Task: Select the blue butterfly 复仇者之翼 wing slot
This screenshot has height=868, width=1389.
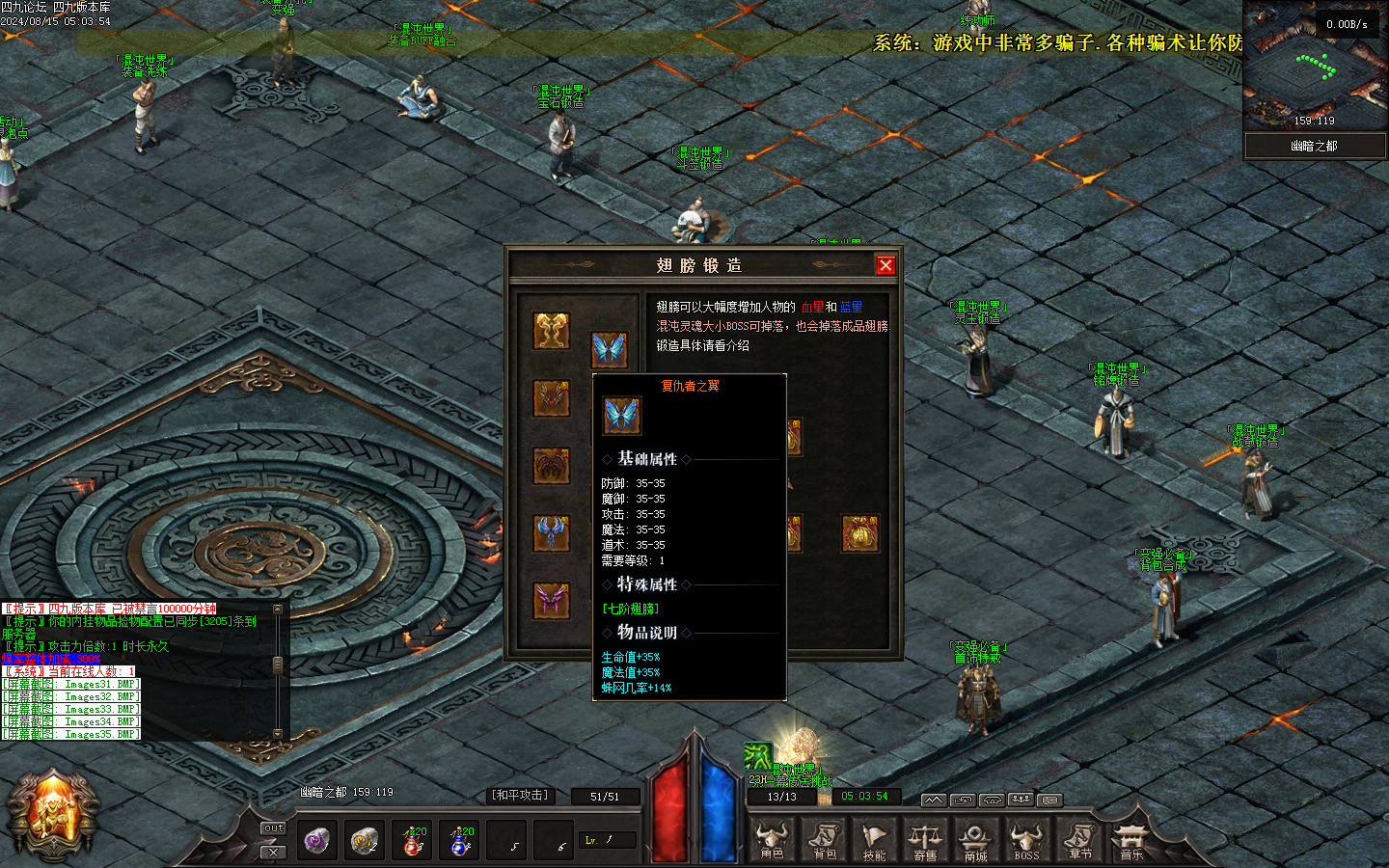Action: (x=609, y=349)
